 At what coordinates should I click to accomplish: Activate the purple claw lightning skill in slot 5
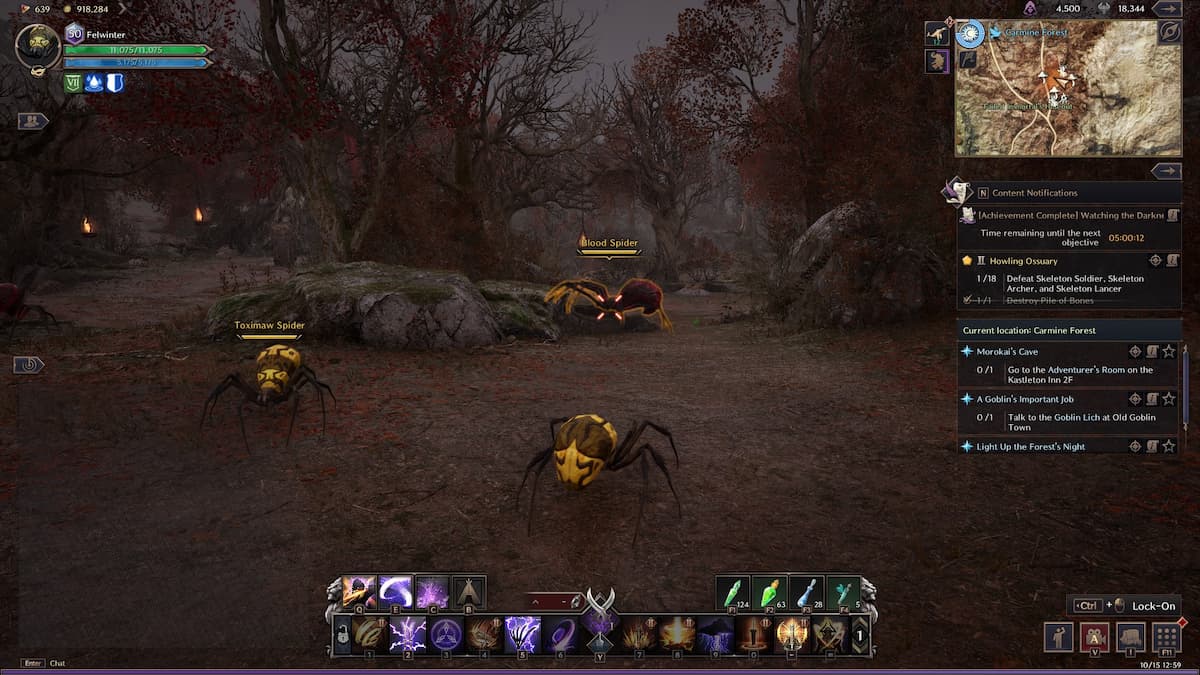pos(522,634)
